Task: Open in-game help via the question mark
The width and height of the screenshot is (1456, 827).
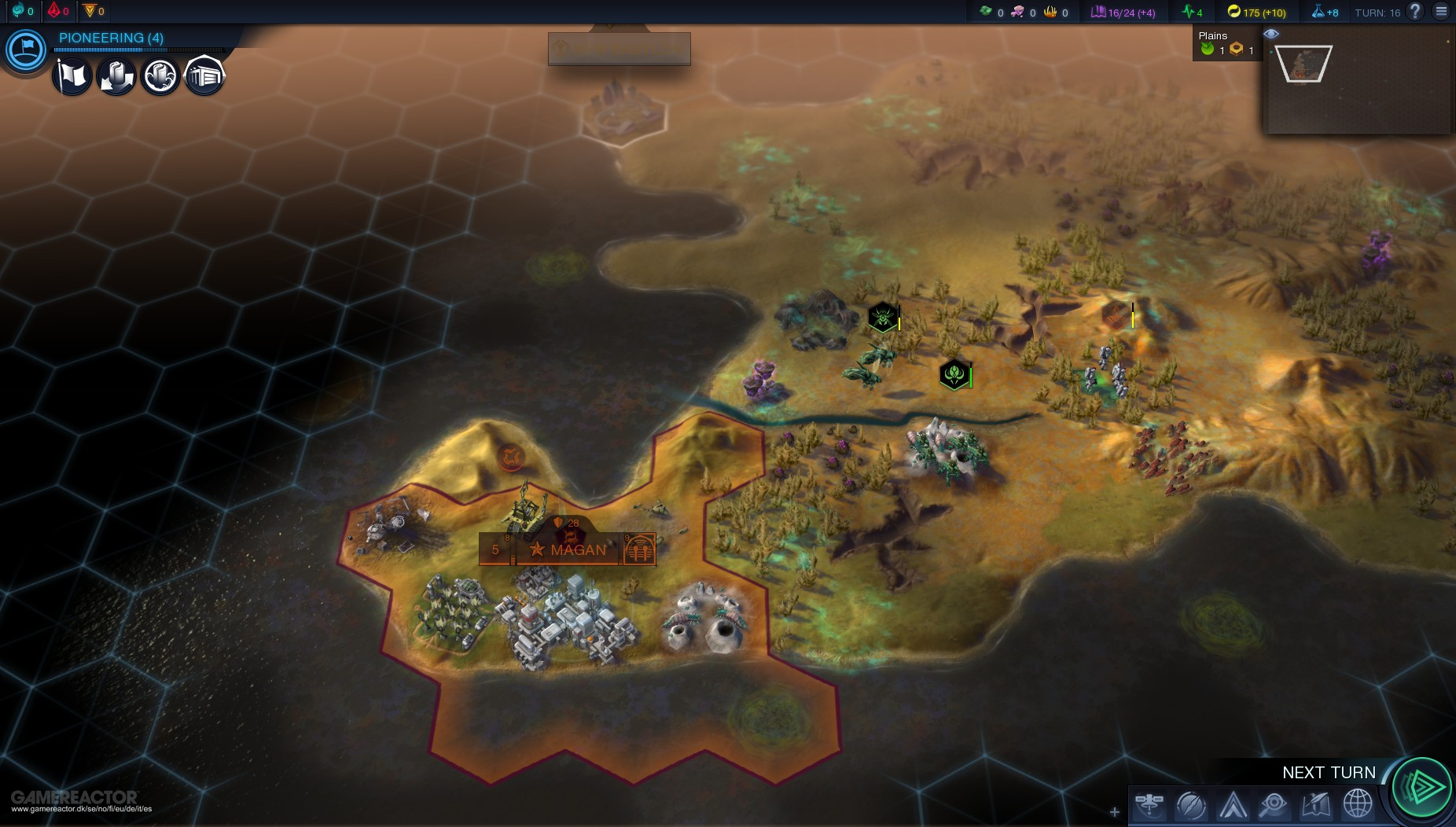Action: (1414, 12)
